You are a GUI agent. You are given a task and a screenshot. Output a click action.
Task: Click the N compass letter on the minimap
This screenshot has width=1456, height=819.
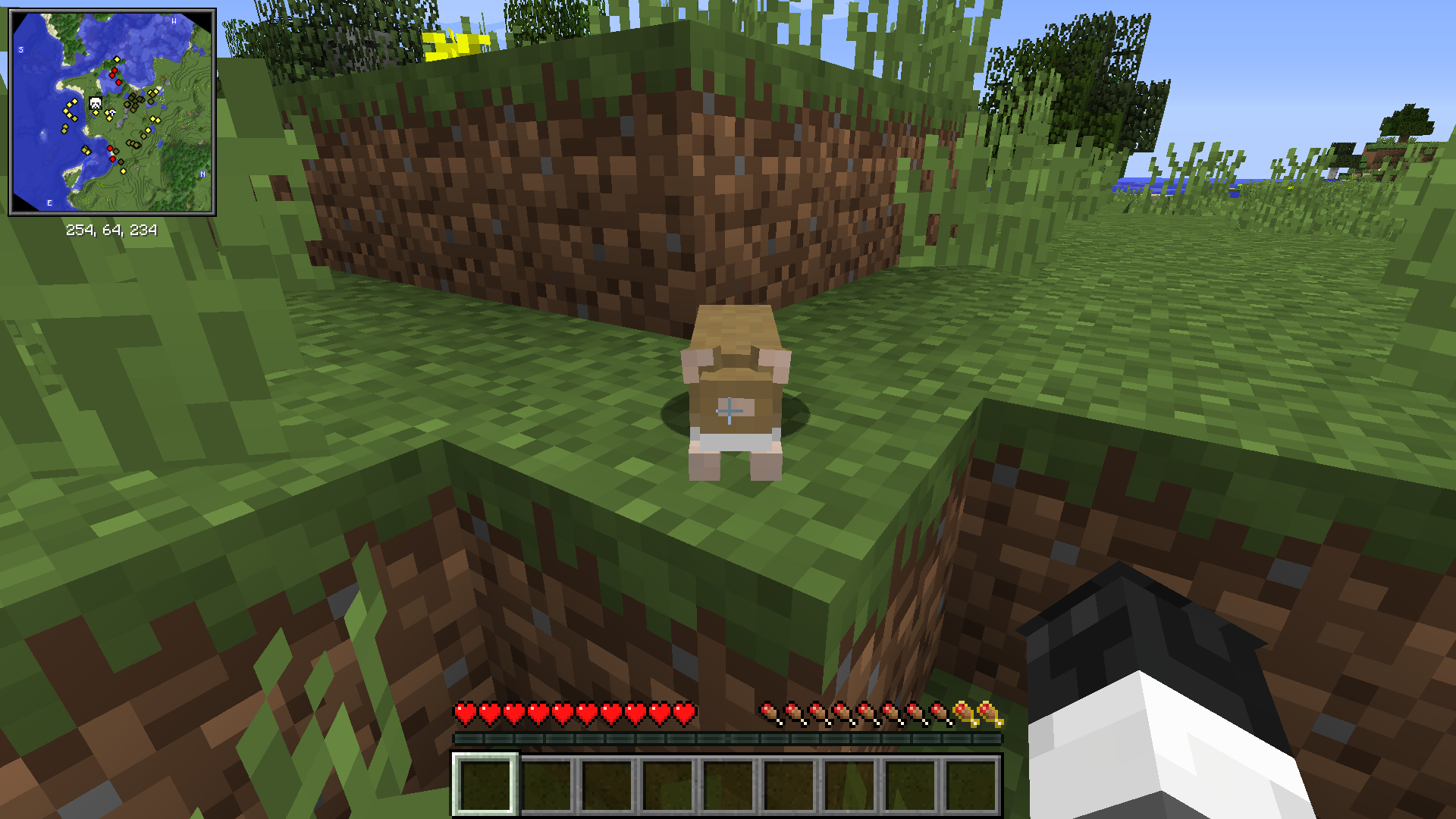pyautogui.click(x=202, y=174)
